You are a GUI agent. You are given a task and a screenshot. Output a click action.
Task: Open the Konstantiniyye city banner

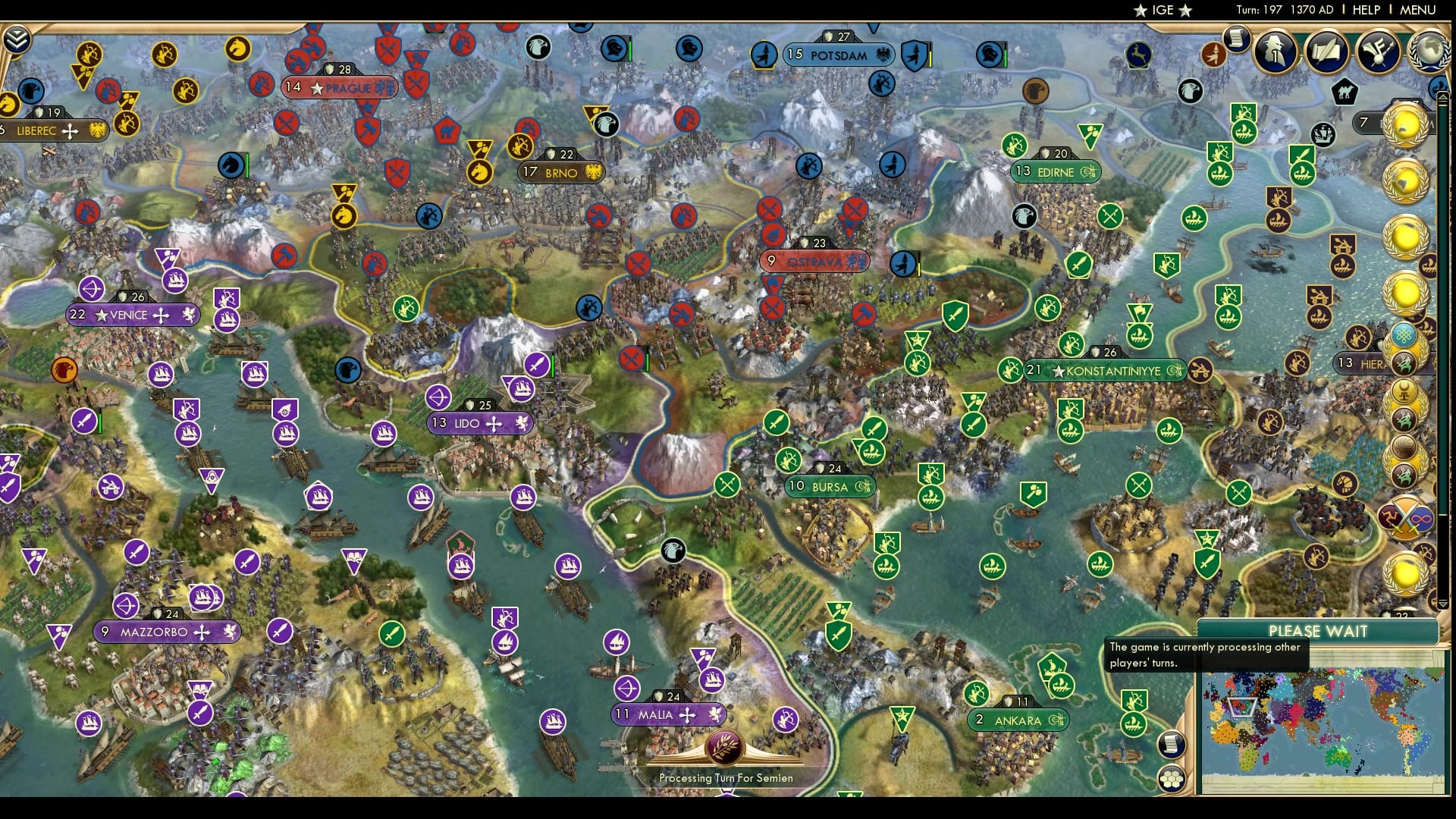1103,370
